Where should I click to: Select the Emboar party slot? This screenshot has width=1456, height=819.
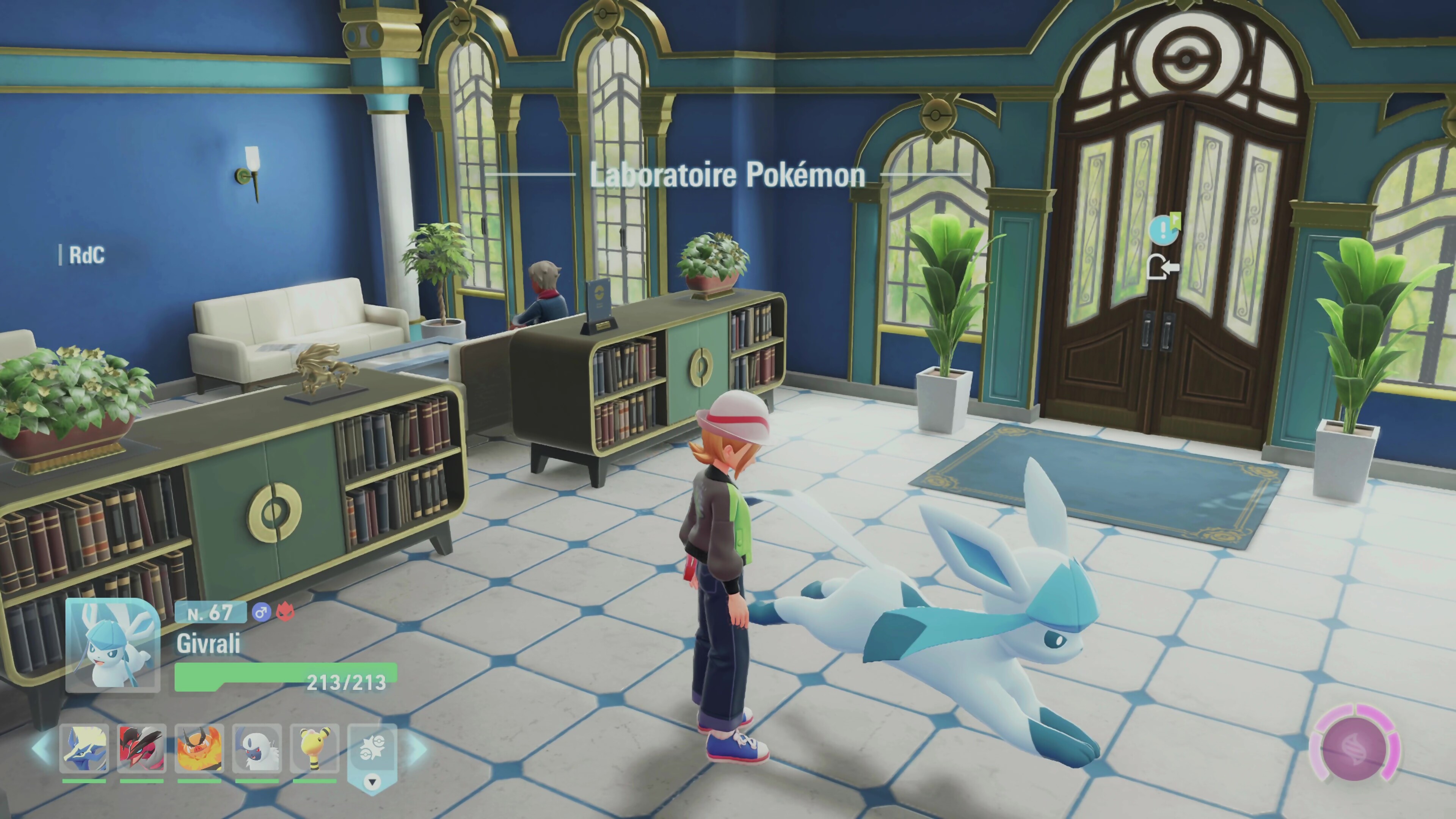[x=199, y=748]
